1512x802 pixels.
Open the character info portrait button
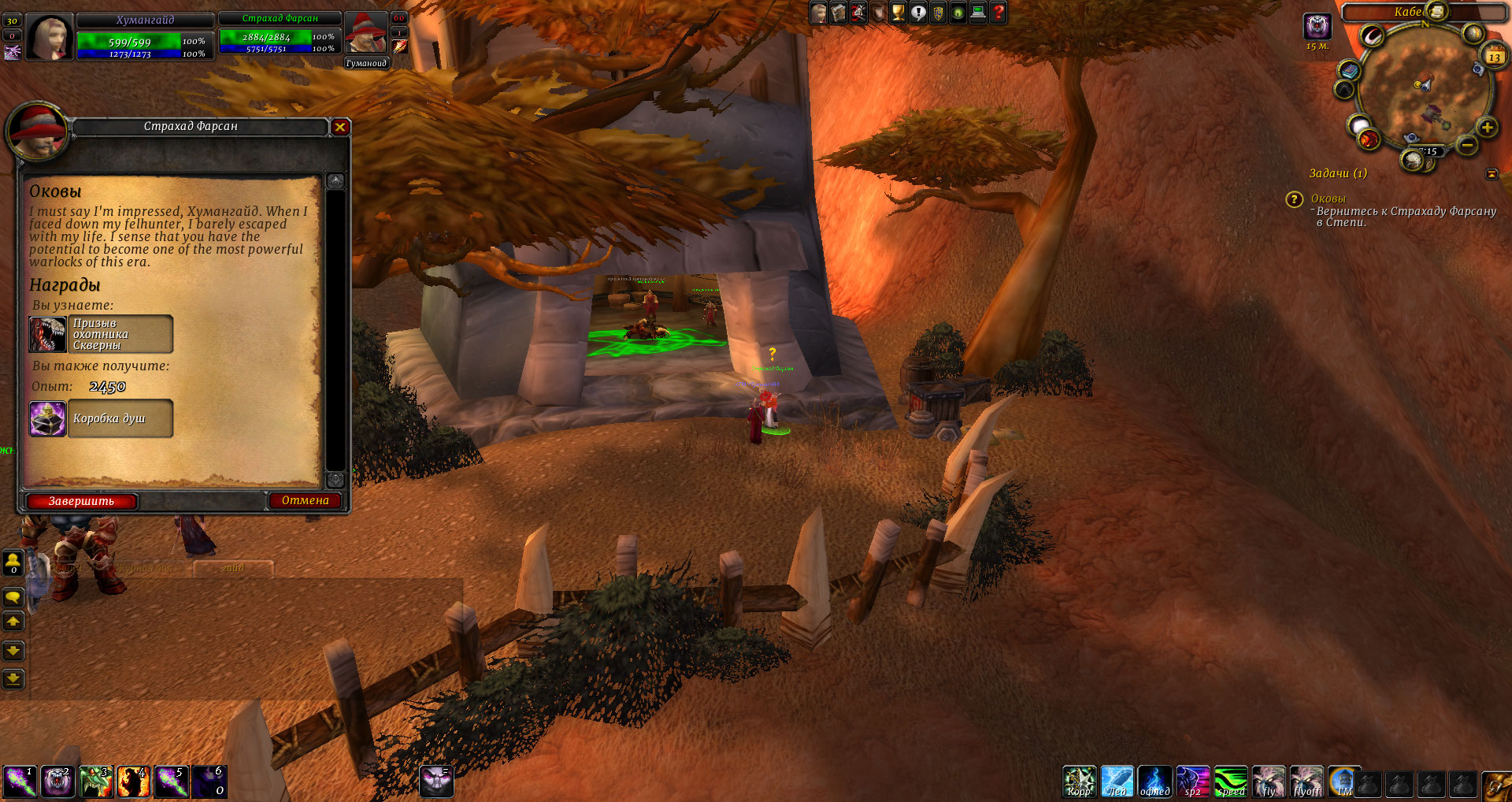pyautogui.click(x=819, y=13)
